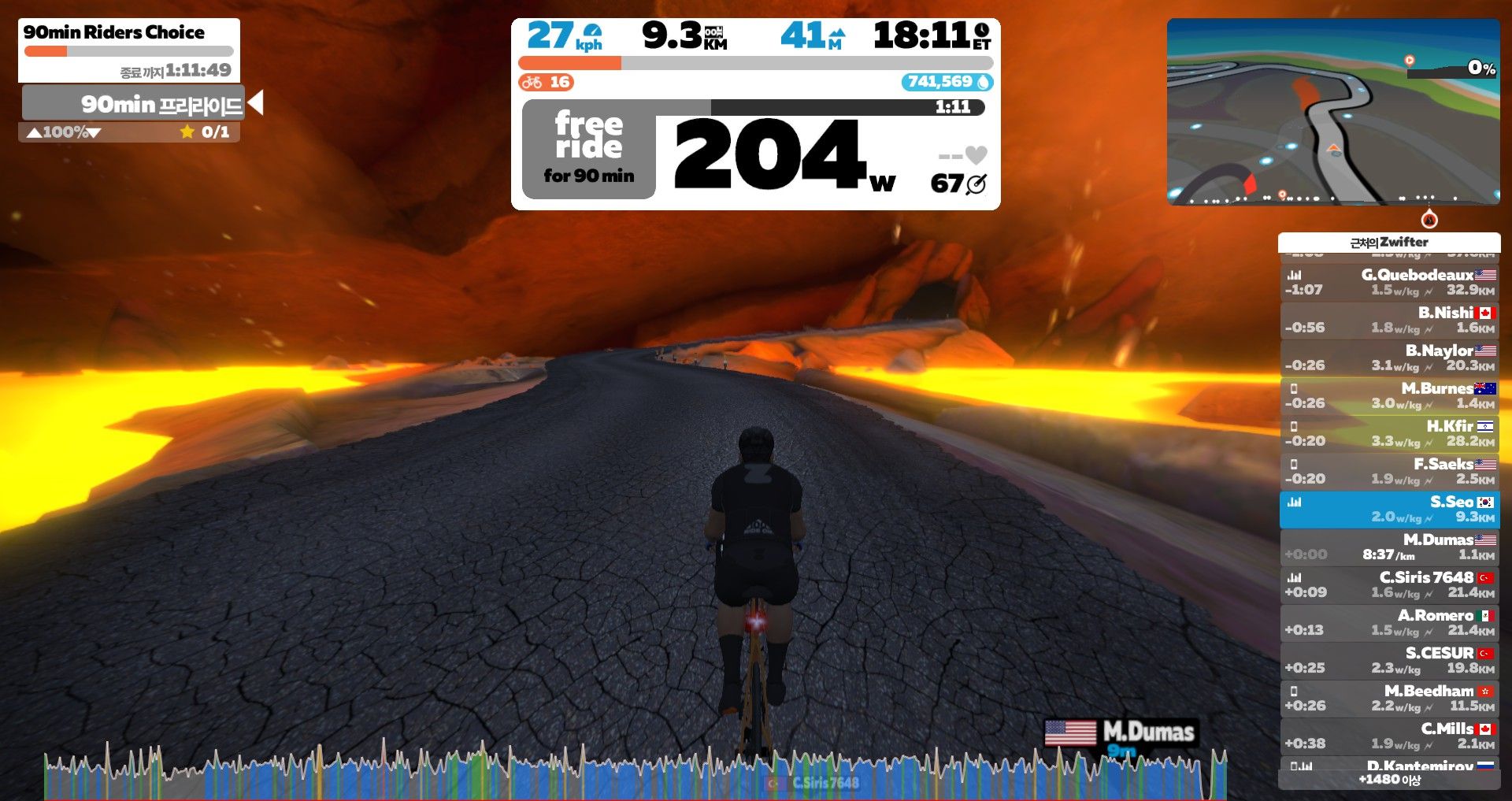View A.Romero from the rider list

tap(1389, 622)
